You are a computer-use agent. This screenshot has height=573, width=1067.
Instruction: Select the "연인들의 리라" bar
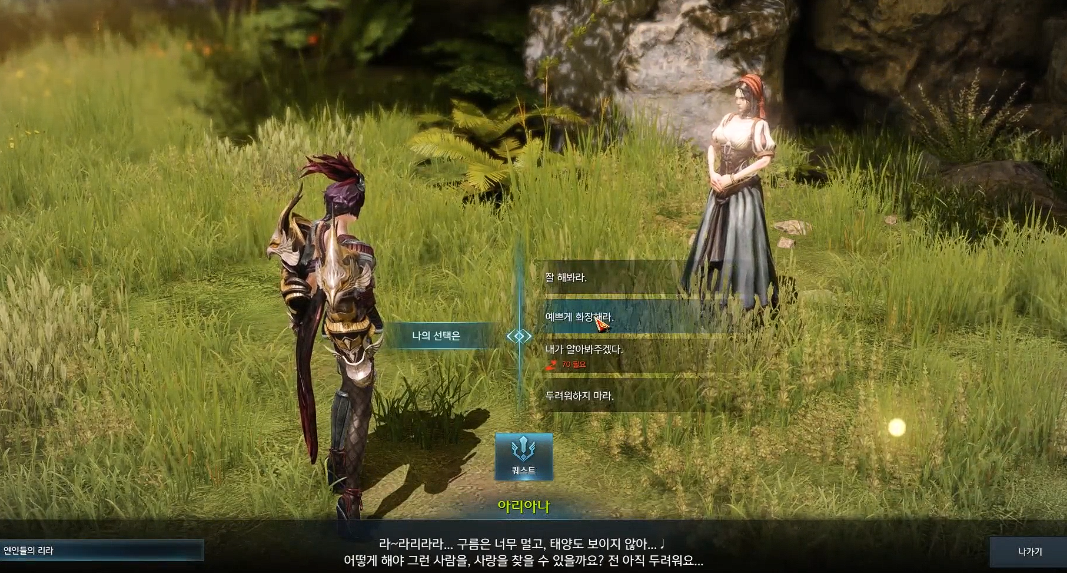tap(100, 550)
